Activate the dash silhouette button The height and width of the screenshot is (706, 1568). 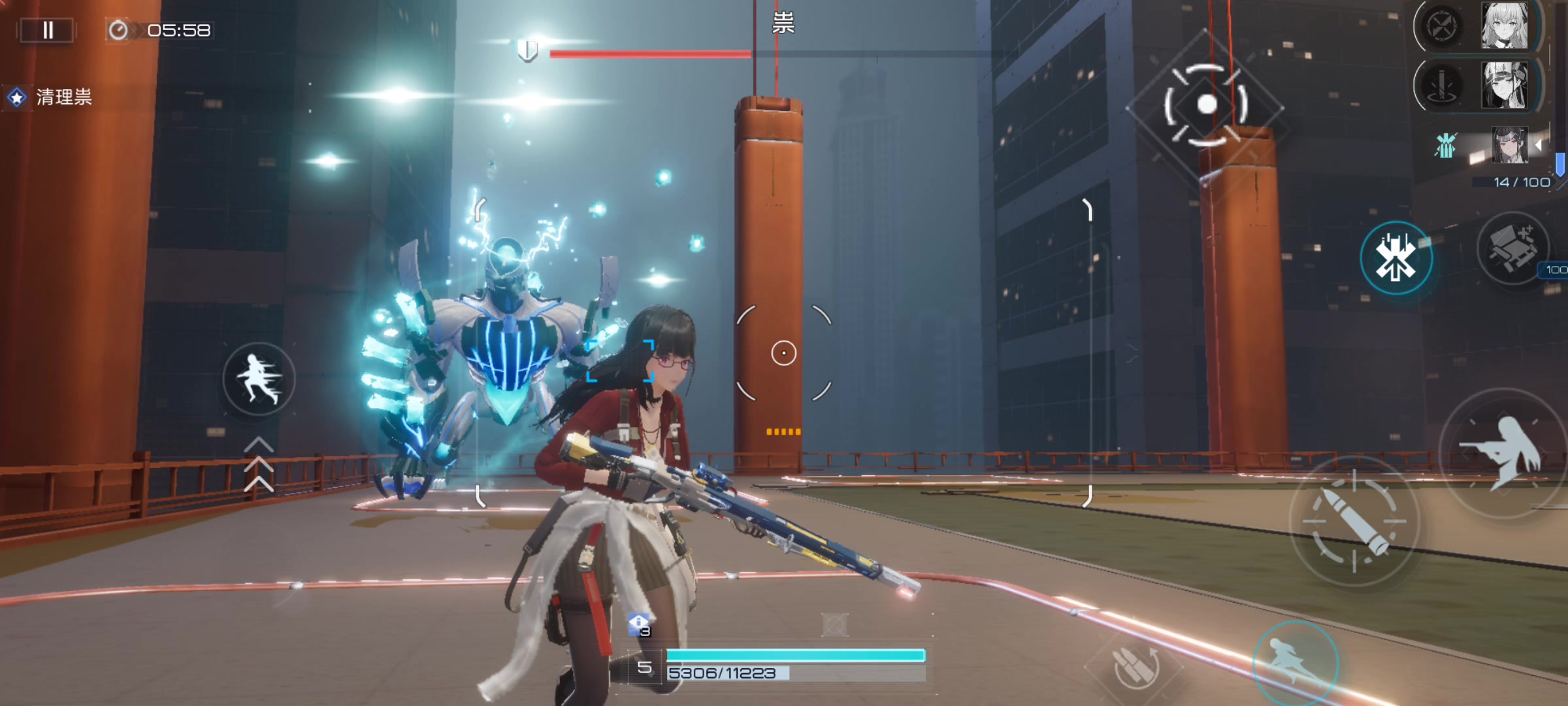[x=259, y=380]
